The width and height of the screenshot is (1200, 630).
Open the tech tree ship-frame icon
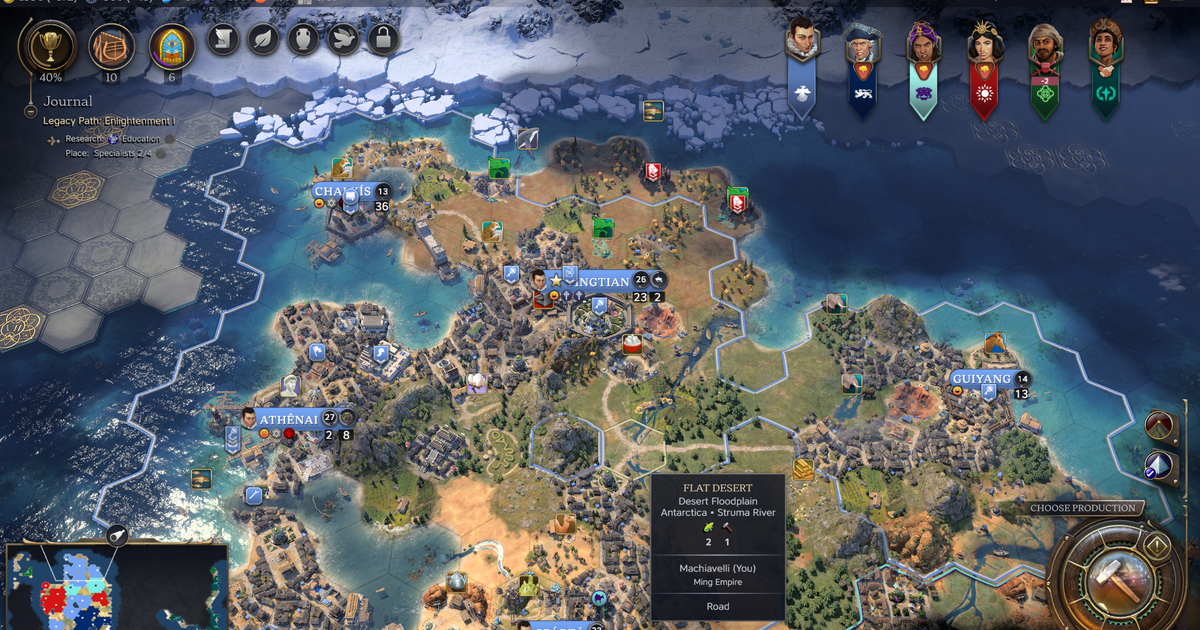[x=111, y=45]
